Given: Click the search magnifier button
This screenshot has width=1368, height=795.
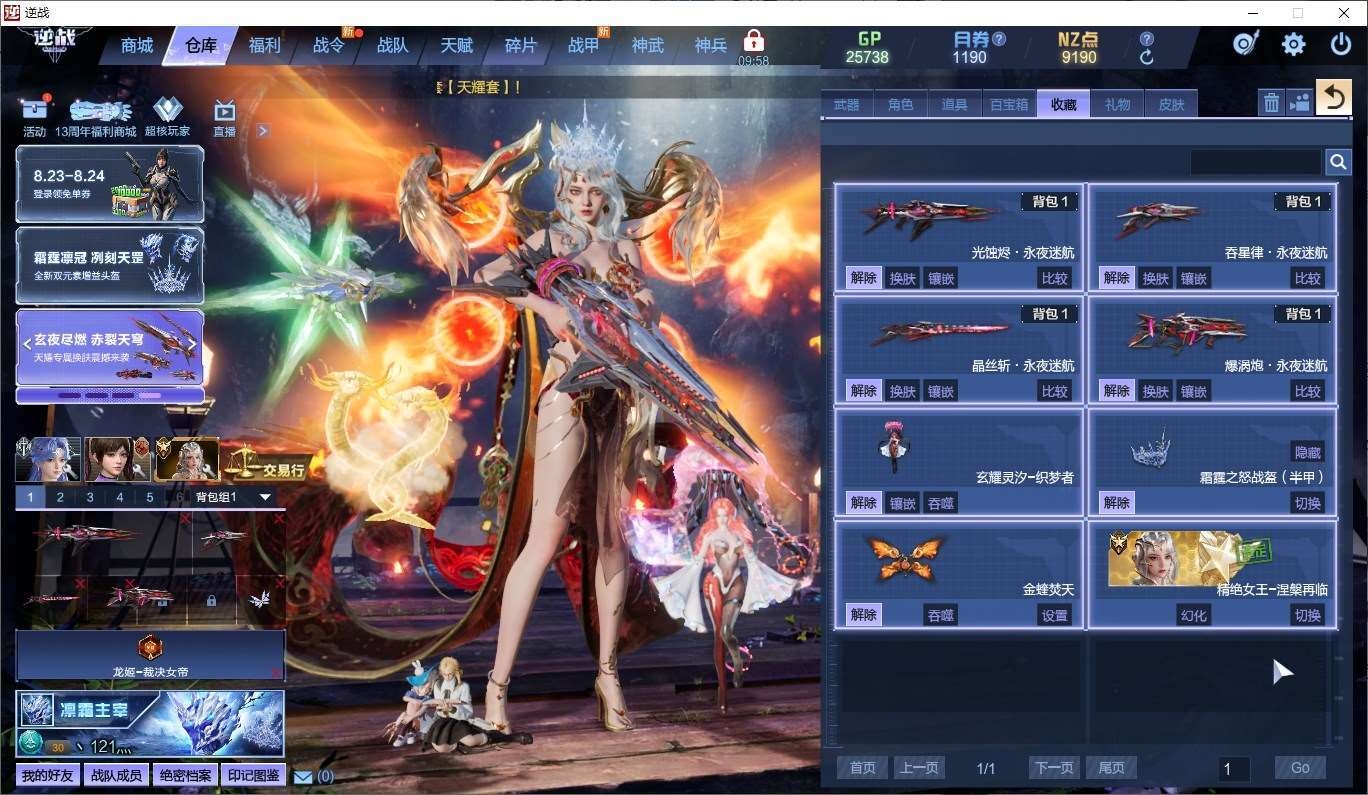Looking at the screenshot, I should pyautogui.click(x=1338, y=162).
